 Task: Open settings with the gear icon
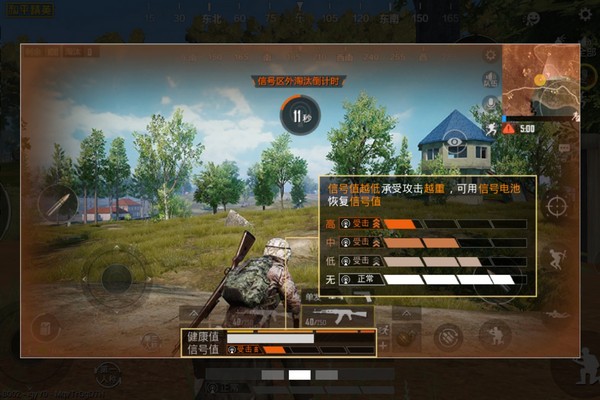coord(490,57)
